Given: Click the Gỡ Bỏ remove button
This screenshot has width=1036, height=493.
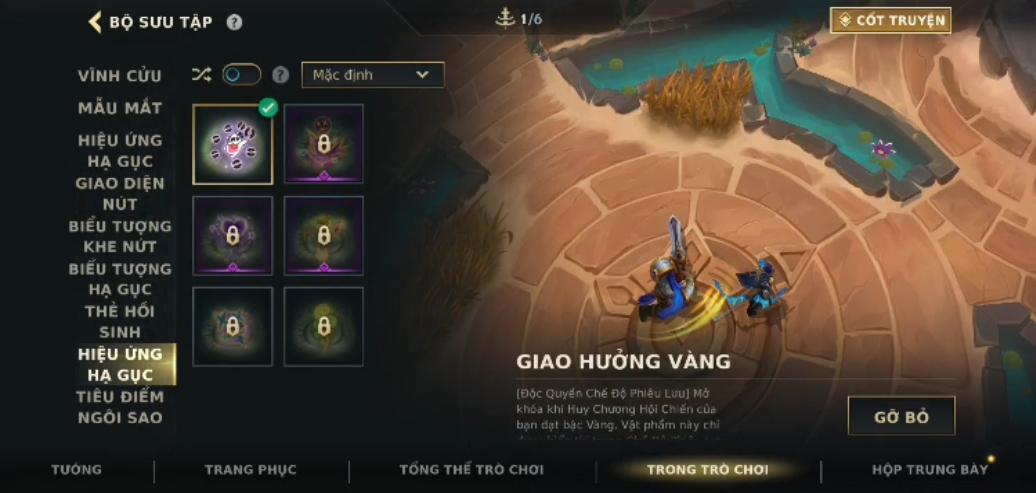Looking at the screenshot, I should (901, 416).
